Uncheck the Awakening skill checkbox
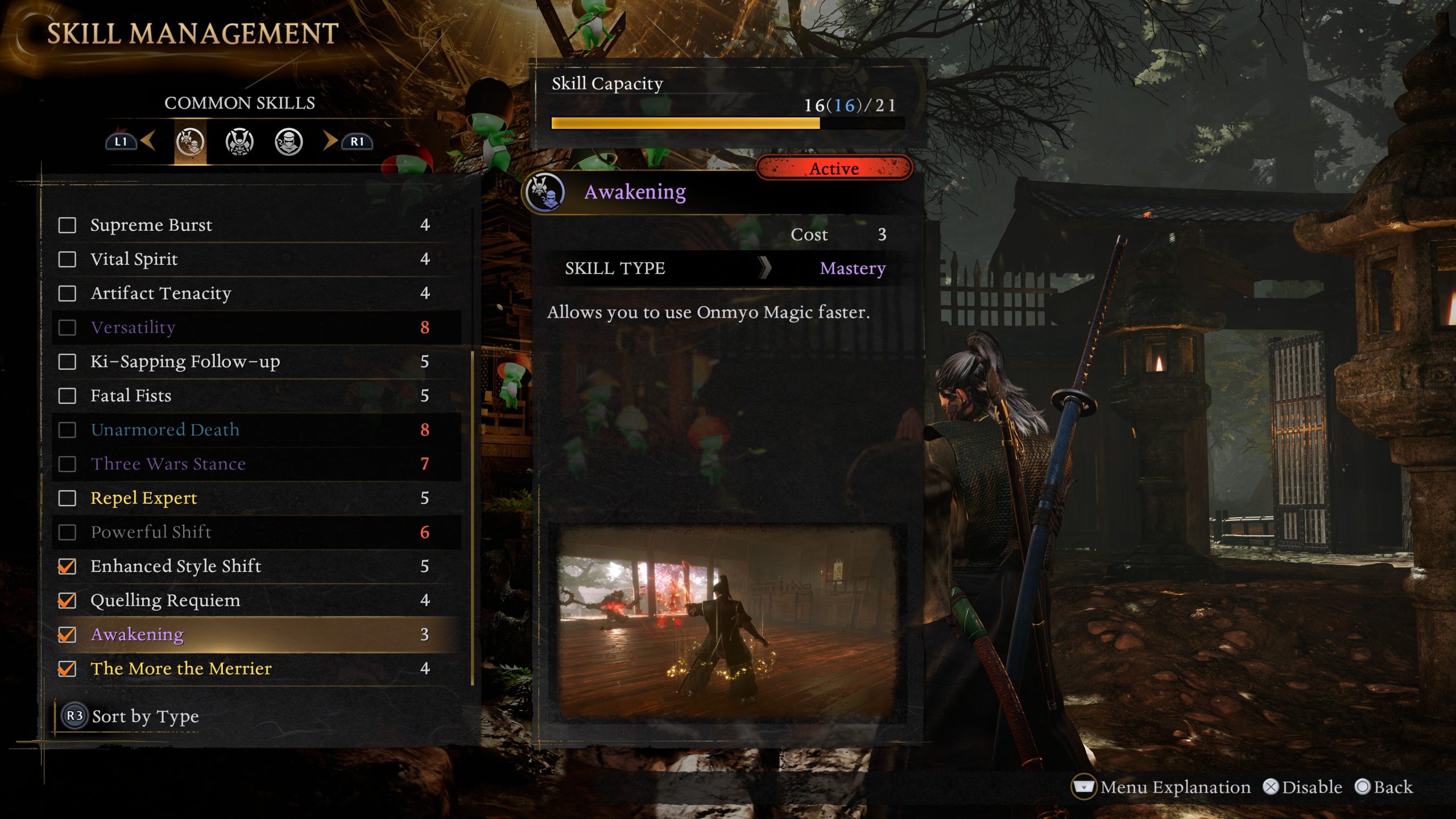This screenshot has height=819, width=1456. point(68,635)
